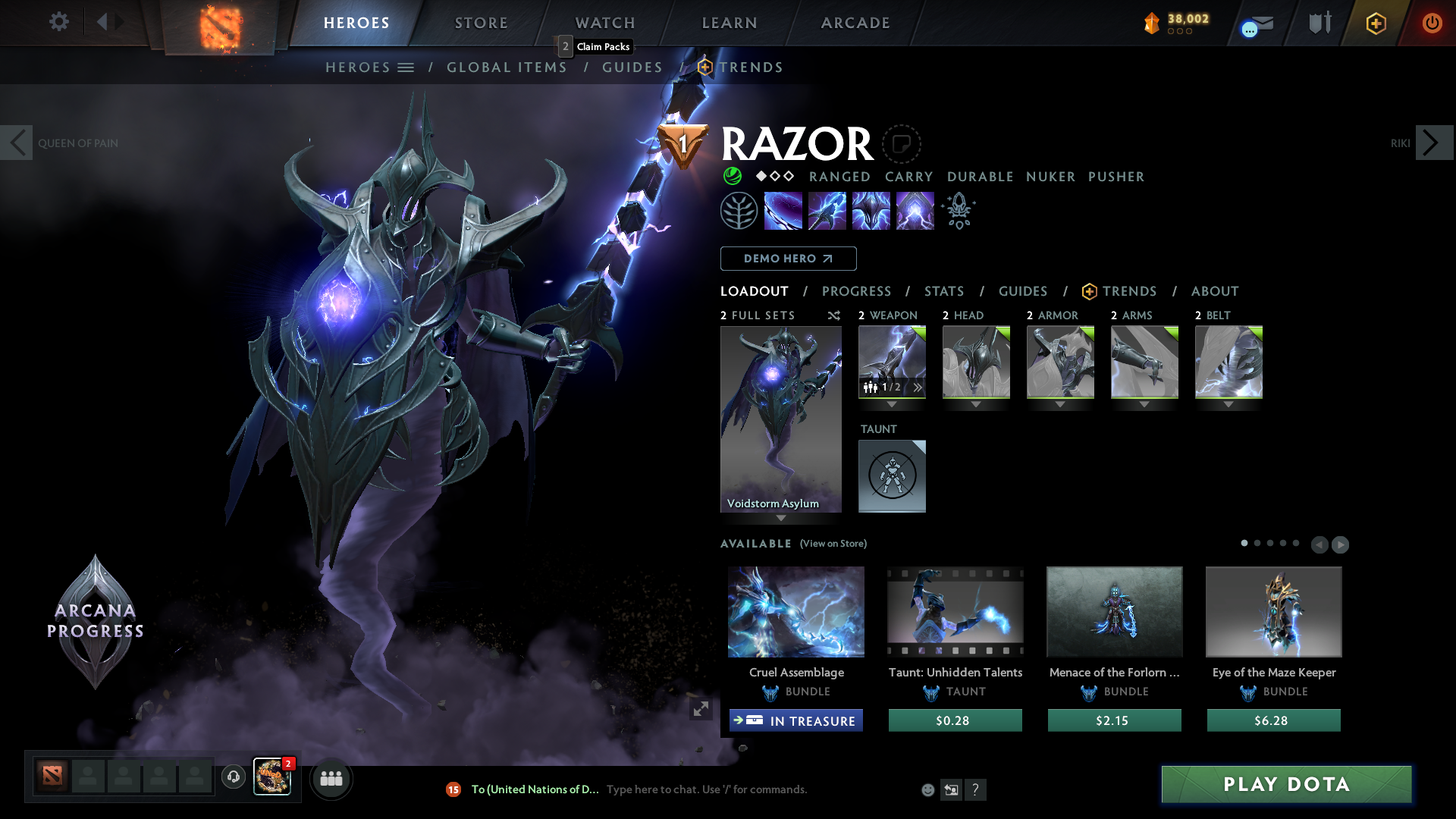
Task: Click the Dota Plus hexagon icon
Action: click(1376, 23)
